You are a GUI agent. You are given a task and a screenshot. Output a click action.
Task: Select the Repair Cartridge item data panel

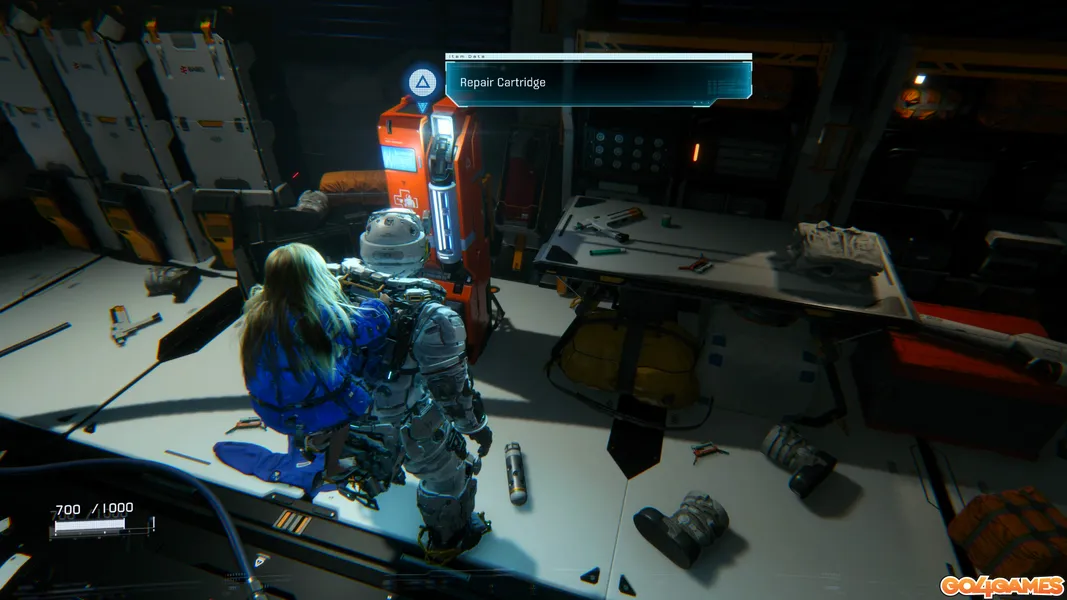[597, 82]
